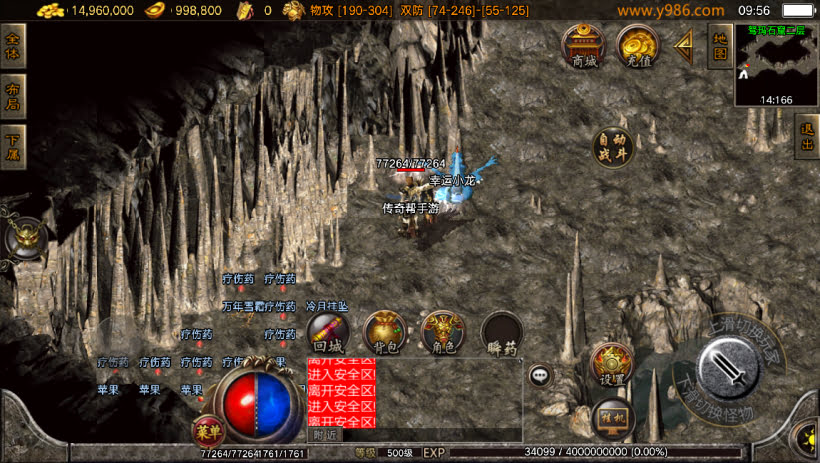Hit the sword attack button
Screen dimensions: 820x463
pyautogui.click(x=727, y=367)
